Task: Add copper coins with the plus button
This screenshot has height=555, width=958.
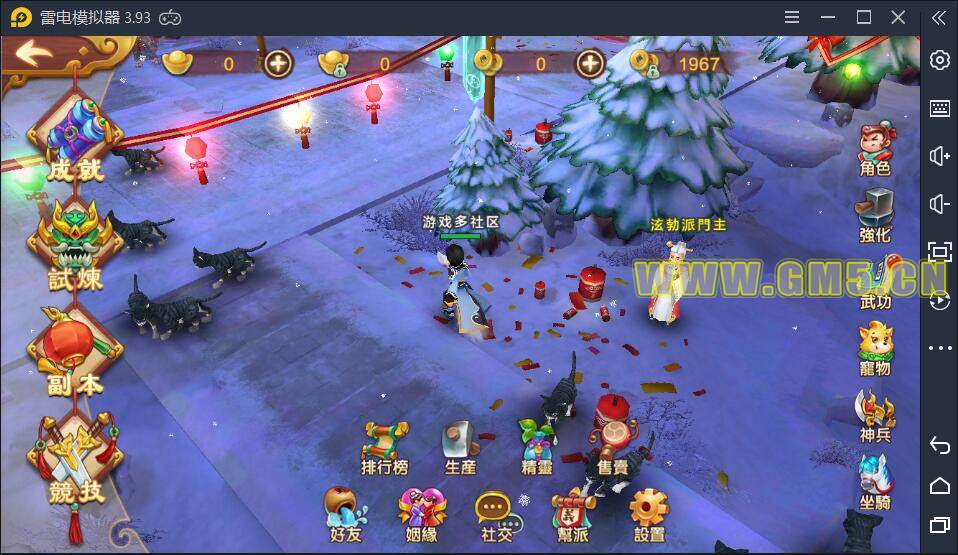Action: tap(592, 64)
